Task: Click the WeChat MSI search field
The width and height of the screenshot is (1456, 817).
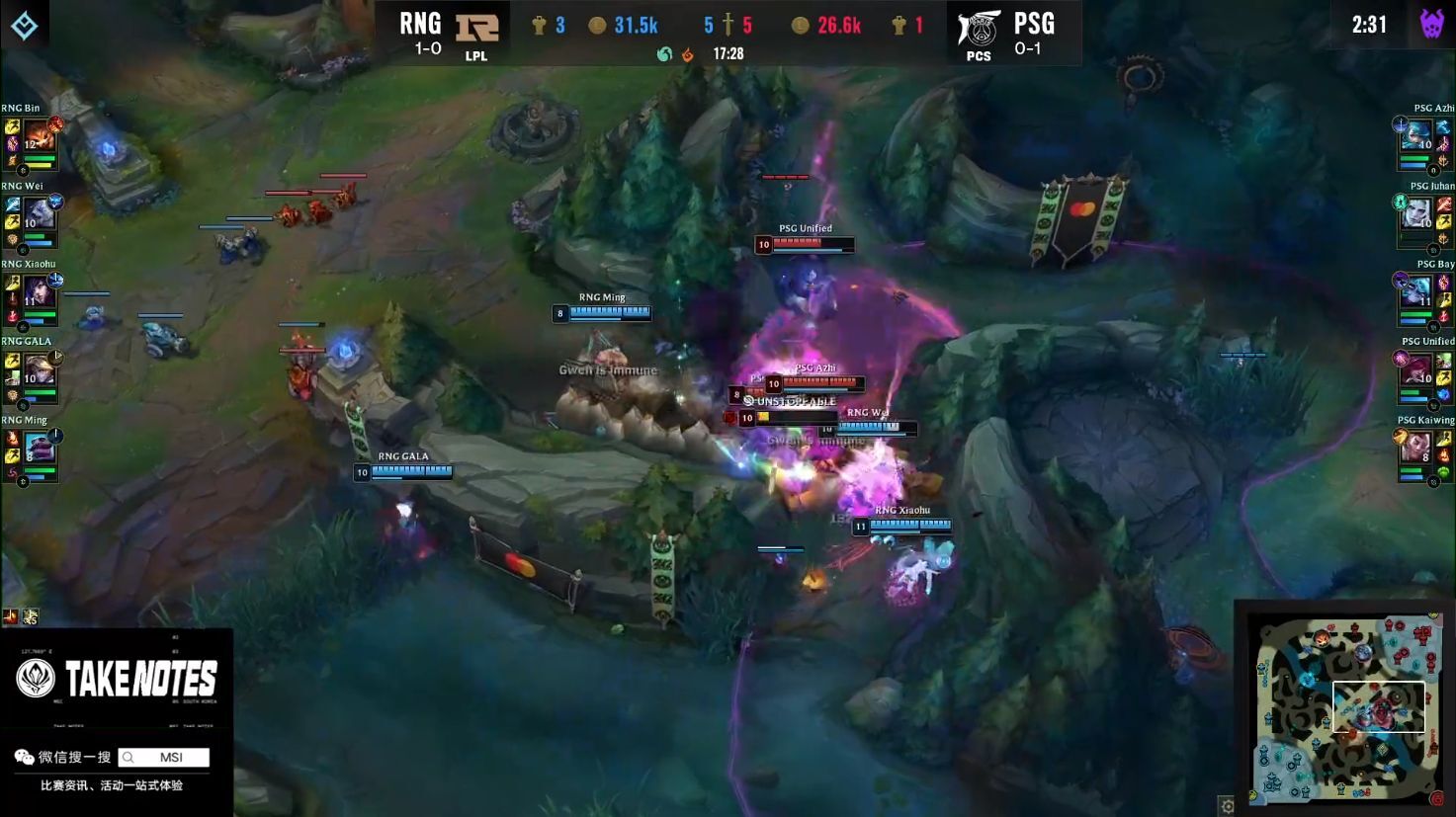Action: click(162, 757)
